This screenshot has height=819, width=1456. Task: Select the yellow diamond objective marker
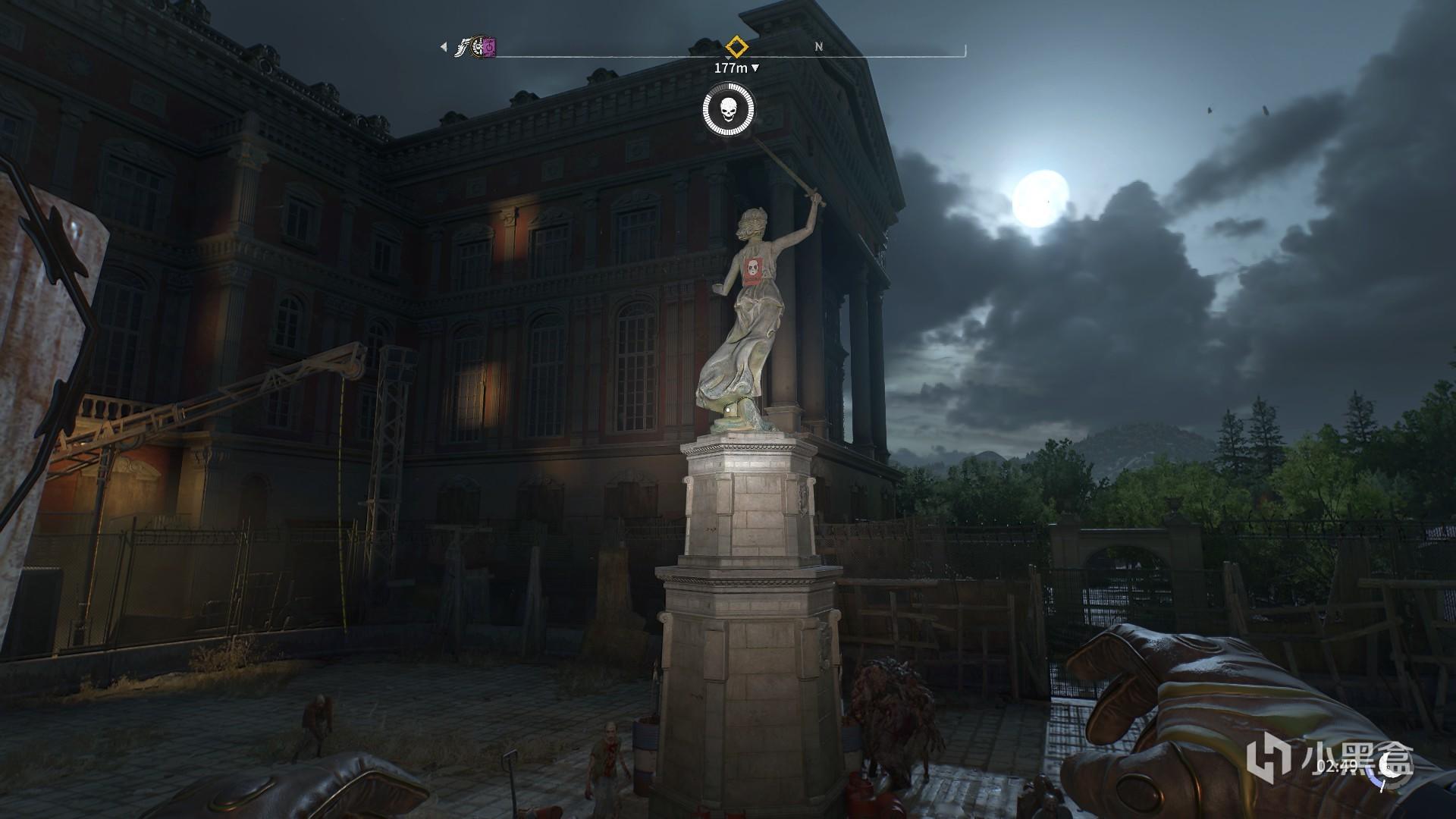736,46
